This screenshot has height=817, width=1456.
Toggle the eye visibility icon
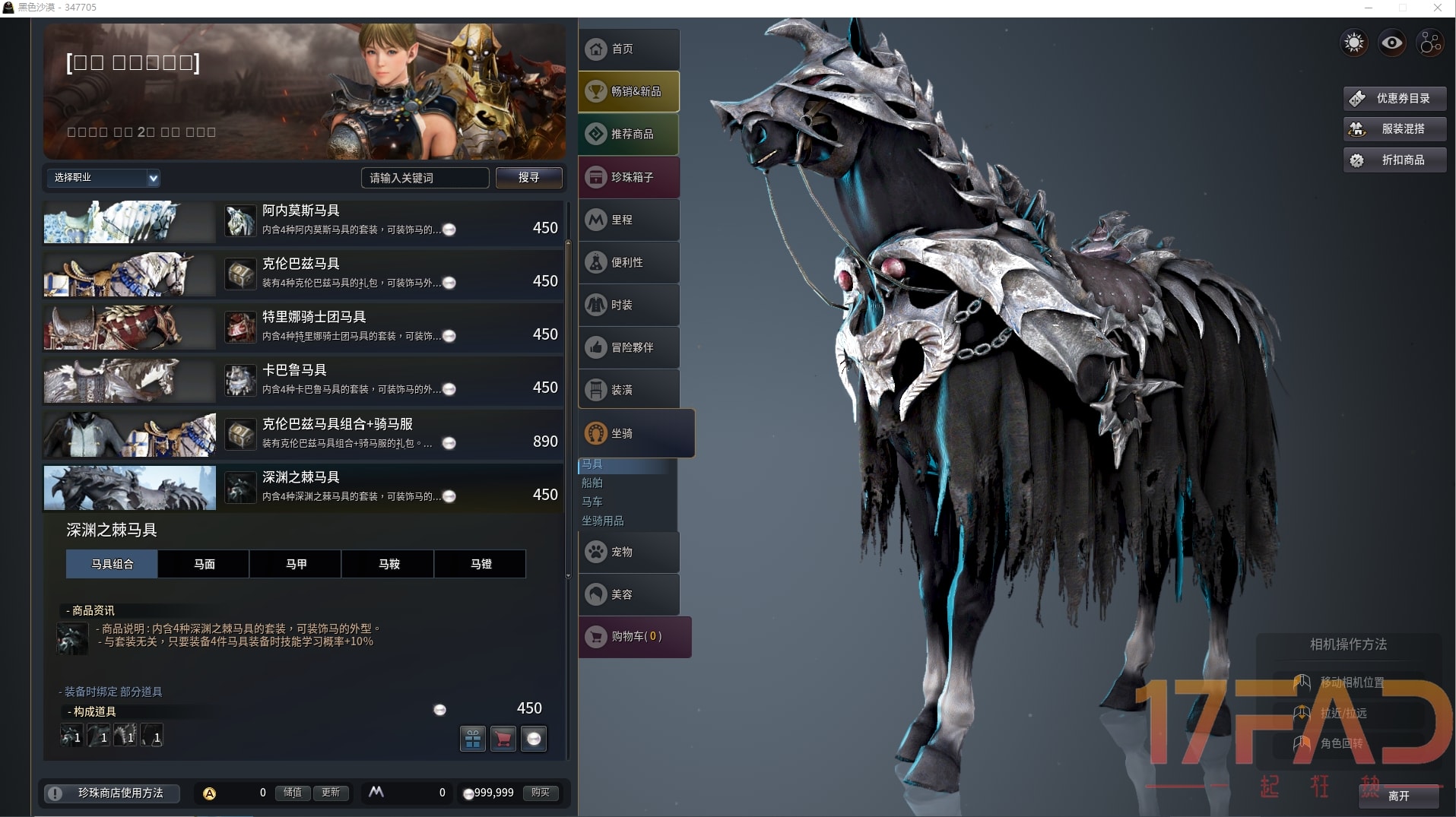(x=1392, y=43)
